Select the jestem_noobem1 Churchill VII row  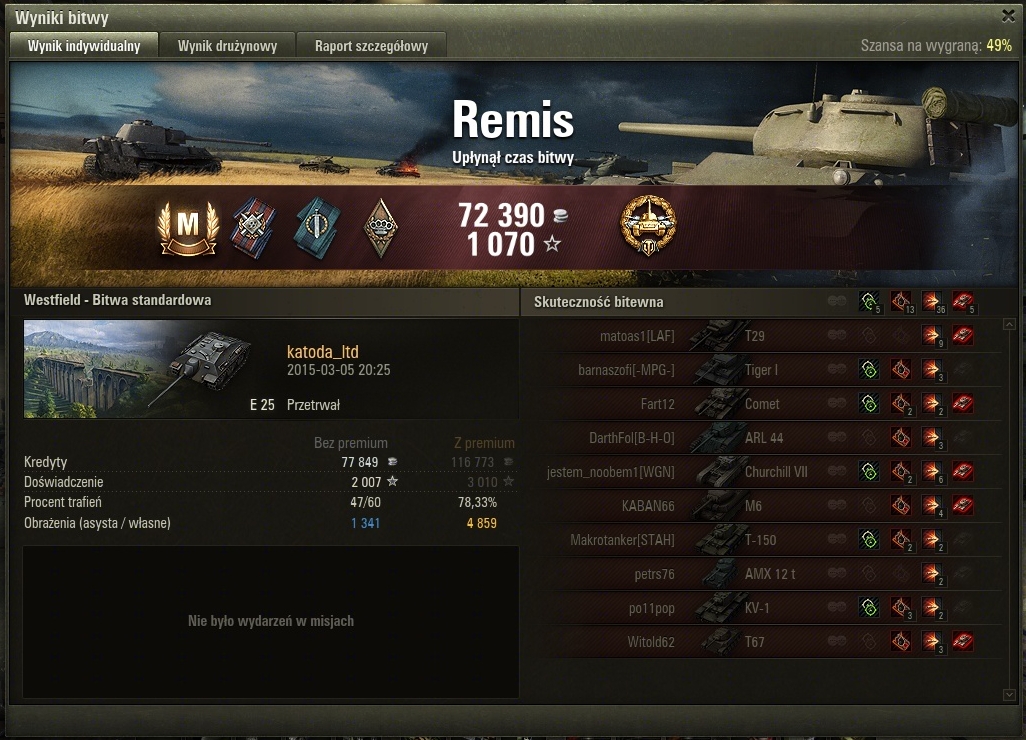click(760, 472)
